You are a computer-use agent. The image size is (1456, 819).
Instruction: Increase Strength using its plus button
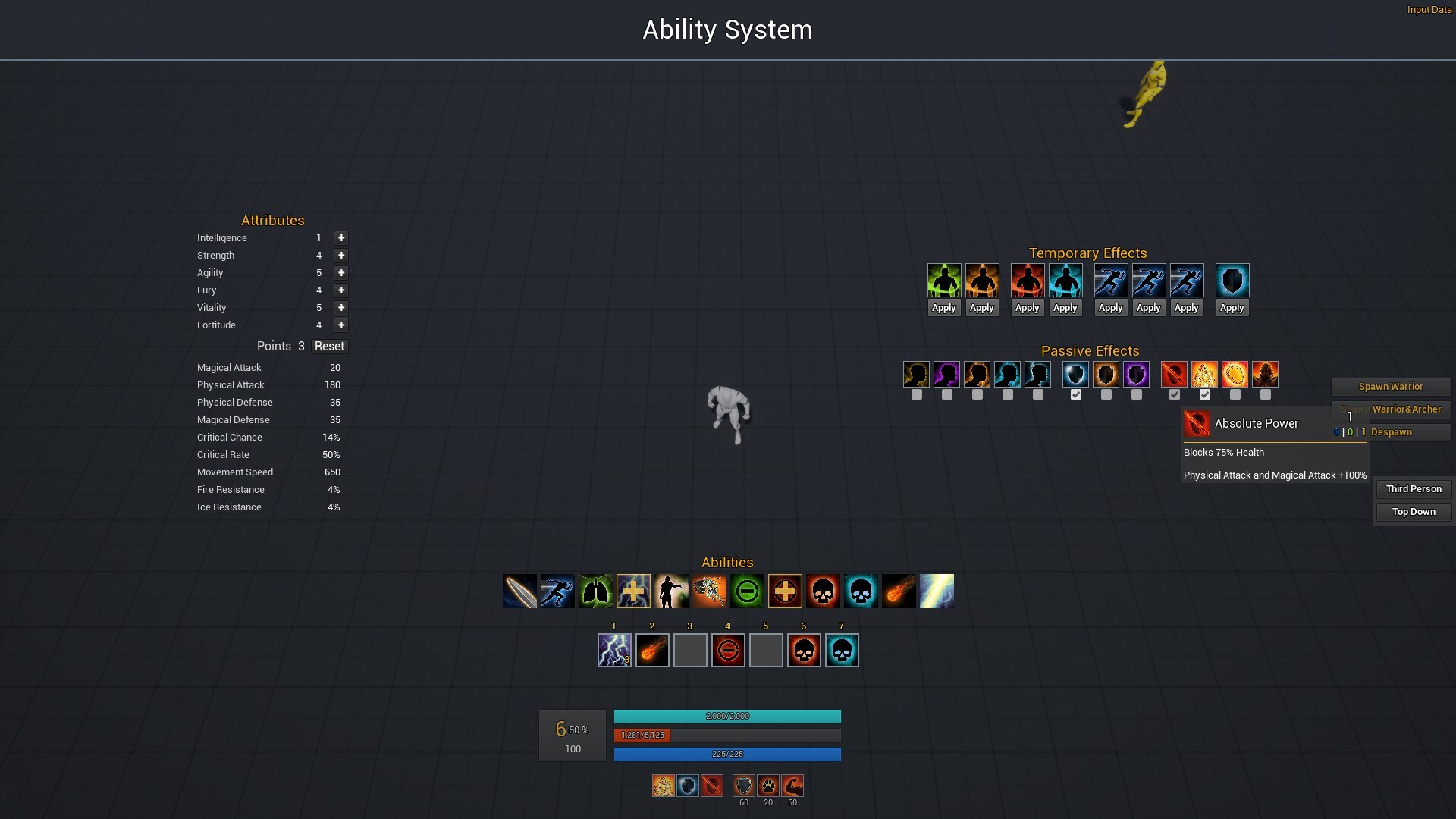click(x=341, y=256)
